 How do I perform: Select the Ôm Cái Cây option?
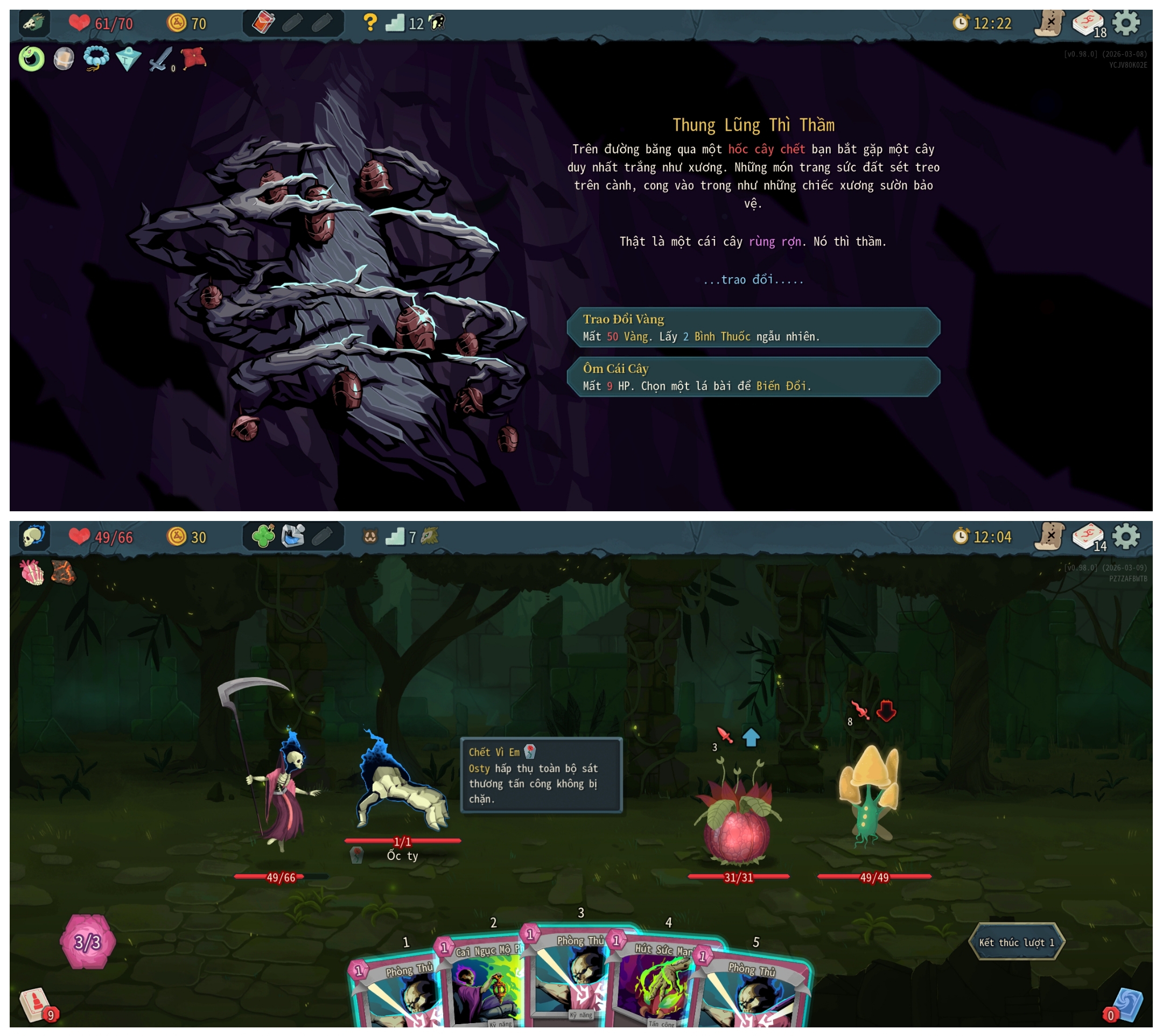point(752,377)
